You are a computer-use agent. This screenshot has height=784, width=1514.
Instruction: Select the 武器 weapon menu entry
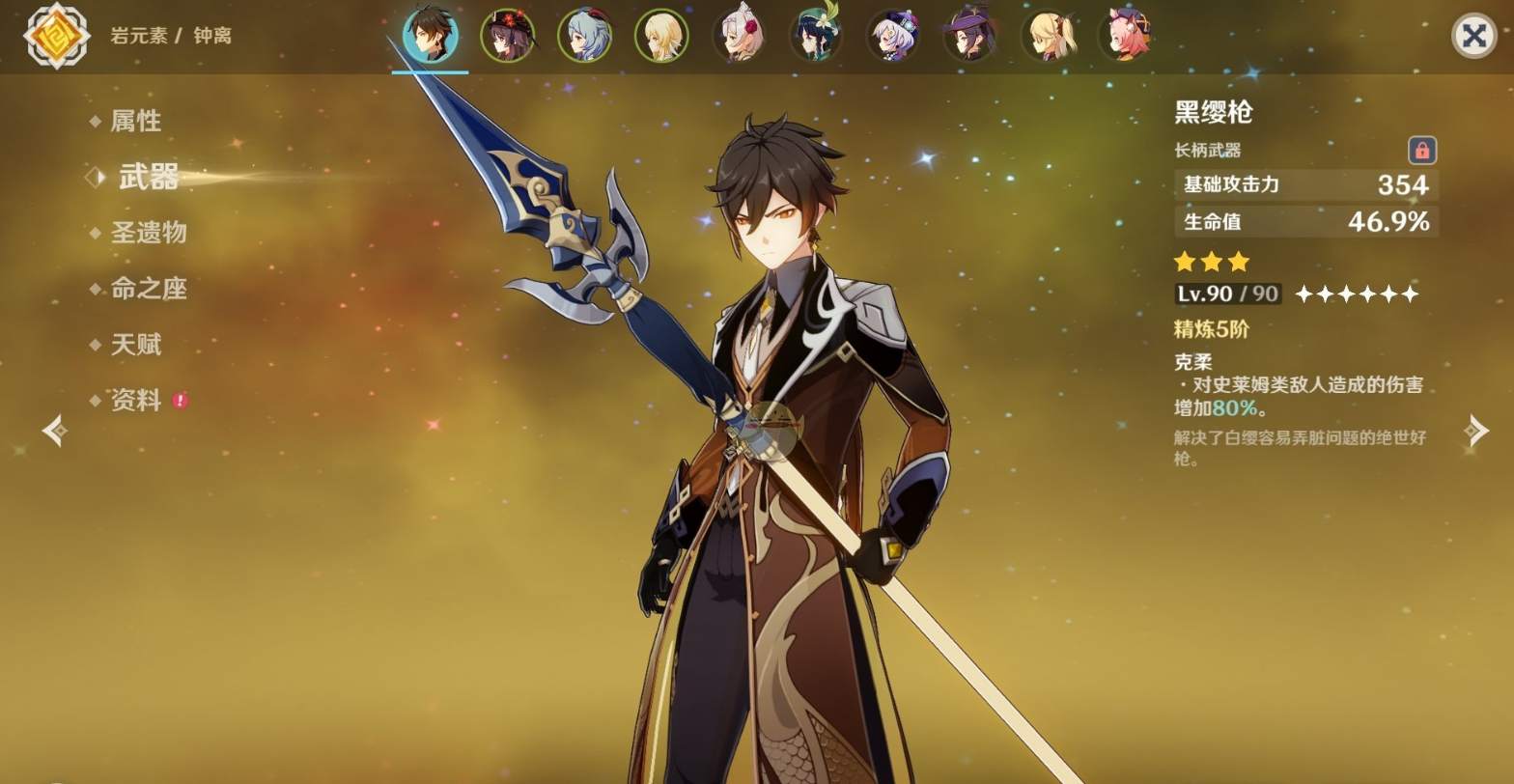pos(149,177)
